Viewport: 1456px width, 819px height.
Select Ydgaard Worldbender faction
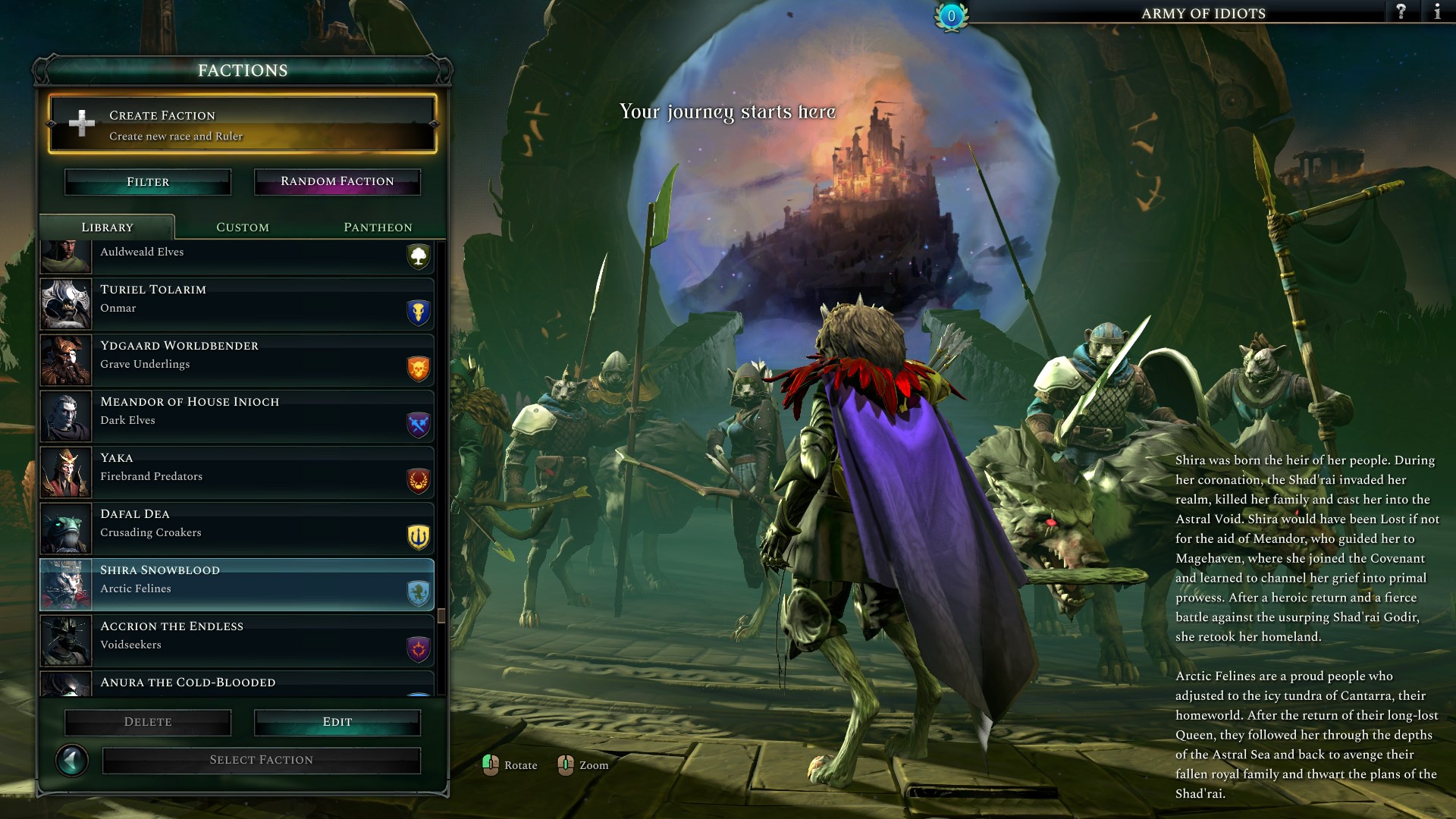(237, 360)
